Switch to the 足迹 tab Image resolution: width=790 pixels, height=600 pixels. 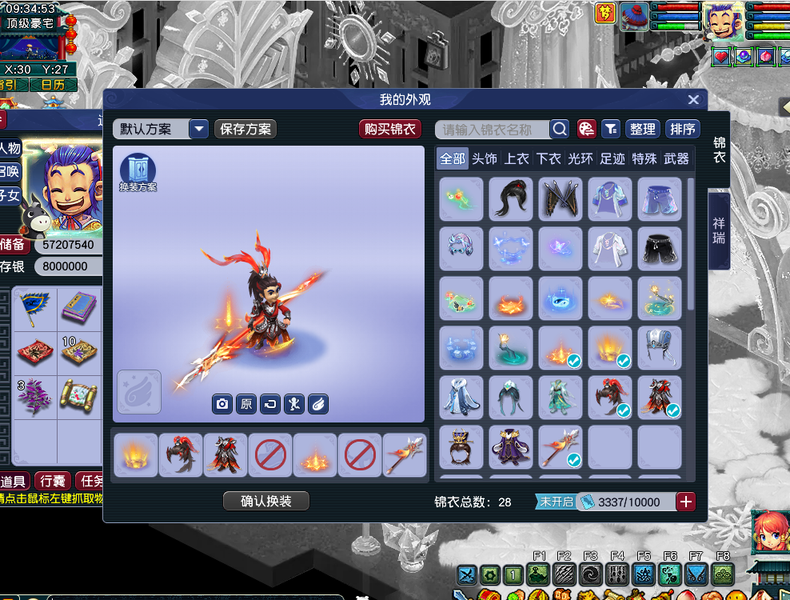pyautogui.click(x=612, y=159)
